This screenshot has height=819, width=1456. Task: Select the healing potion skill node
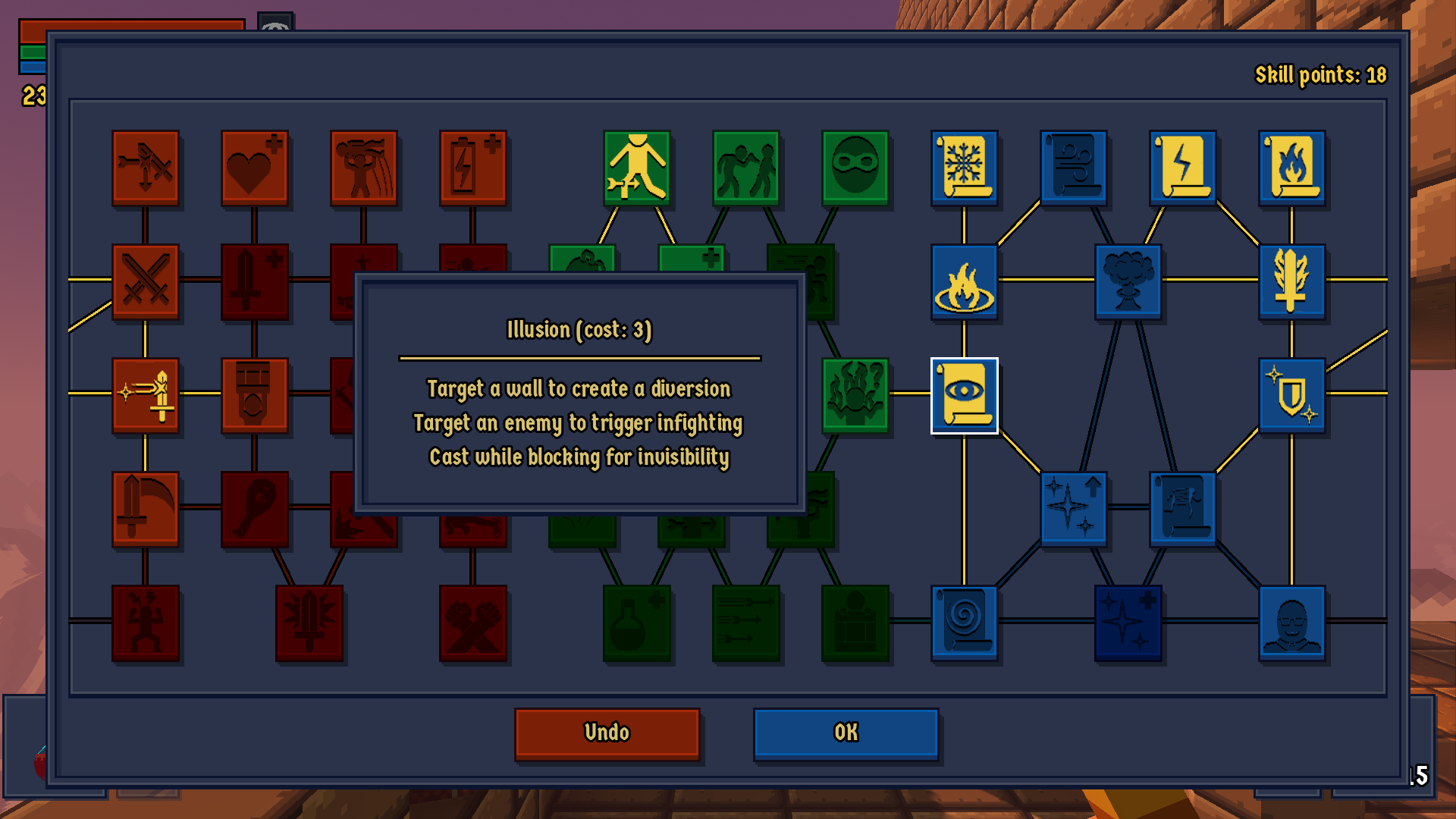click(x=636, y=620)
